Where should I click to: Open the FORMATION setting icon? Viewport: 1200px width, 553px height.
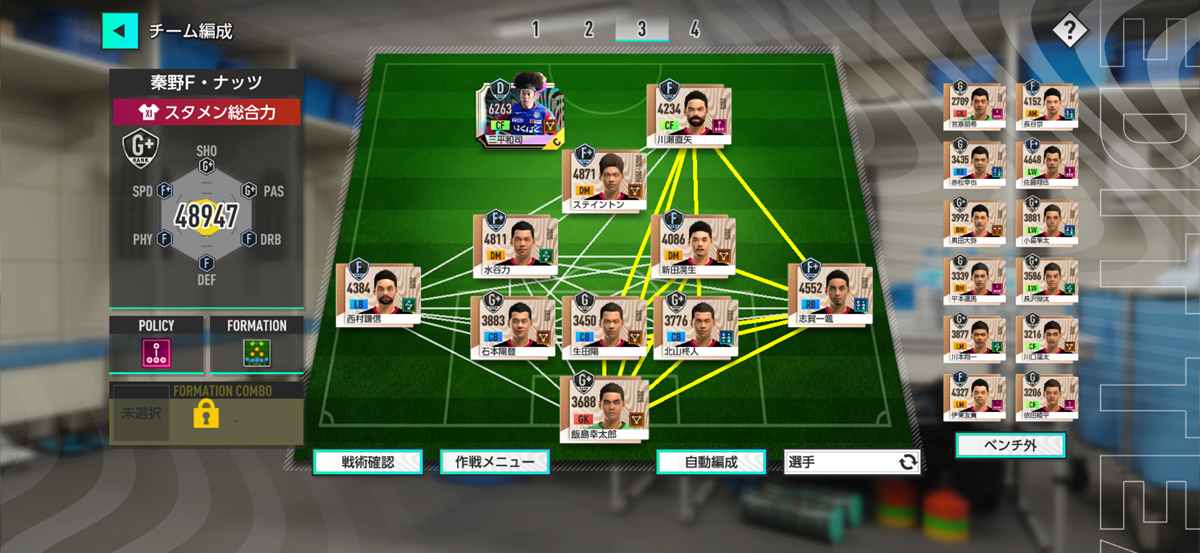(x=257, y=353)
